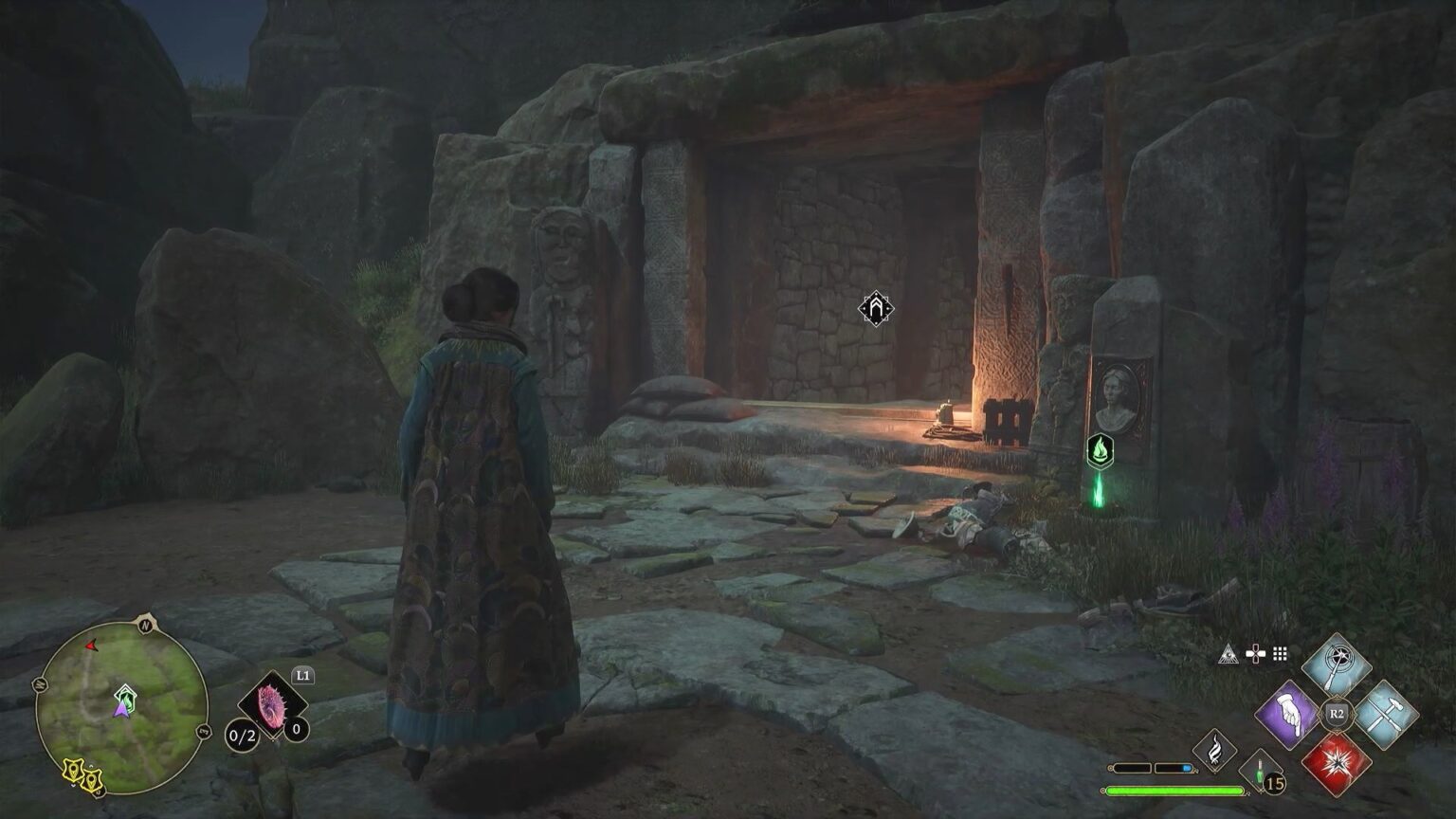Click the yellow quest marker on the minimap

[73, 772]
